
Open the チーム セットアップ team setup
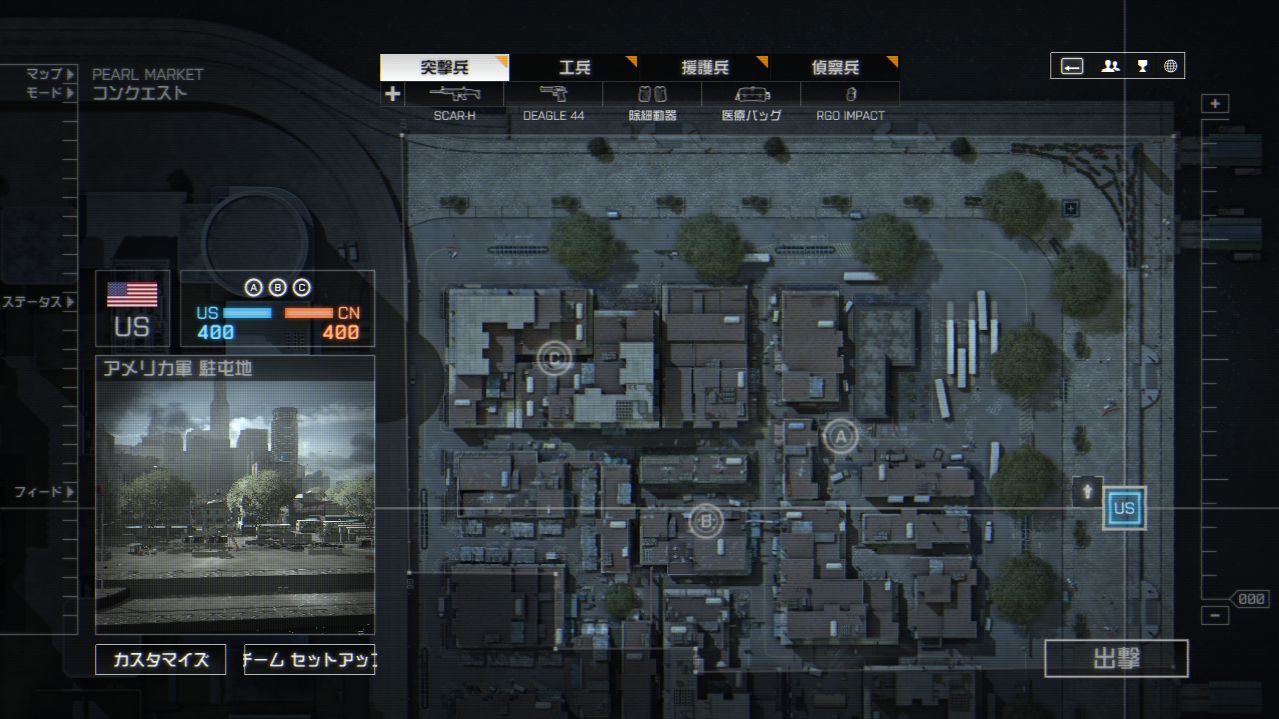click(309, 660)
